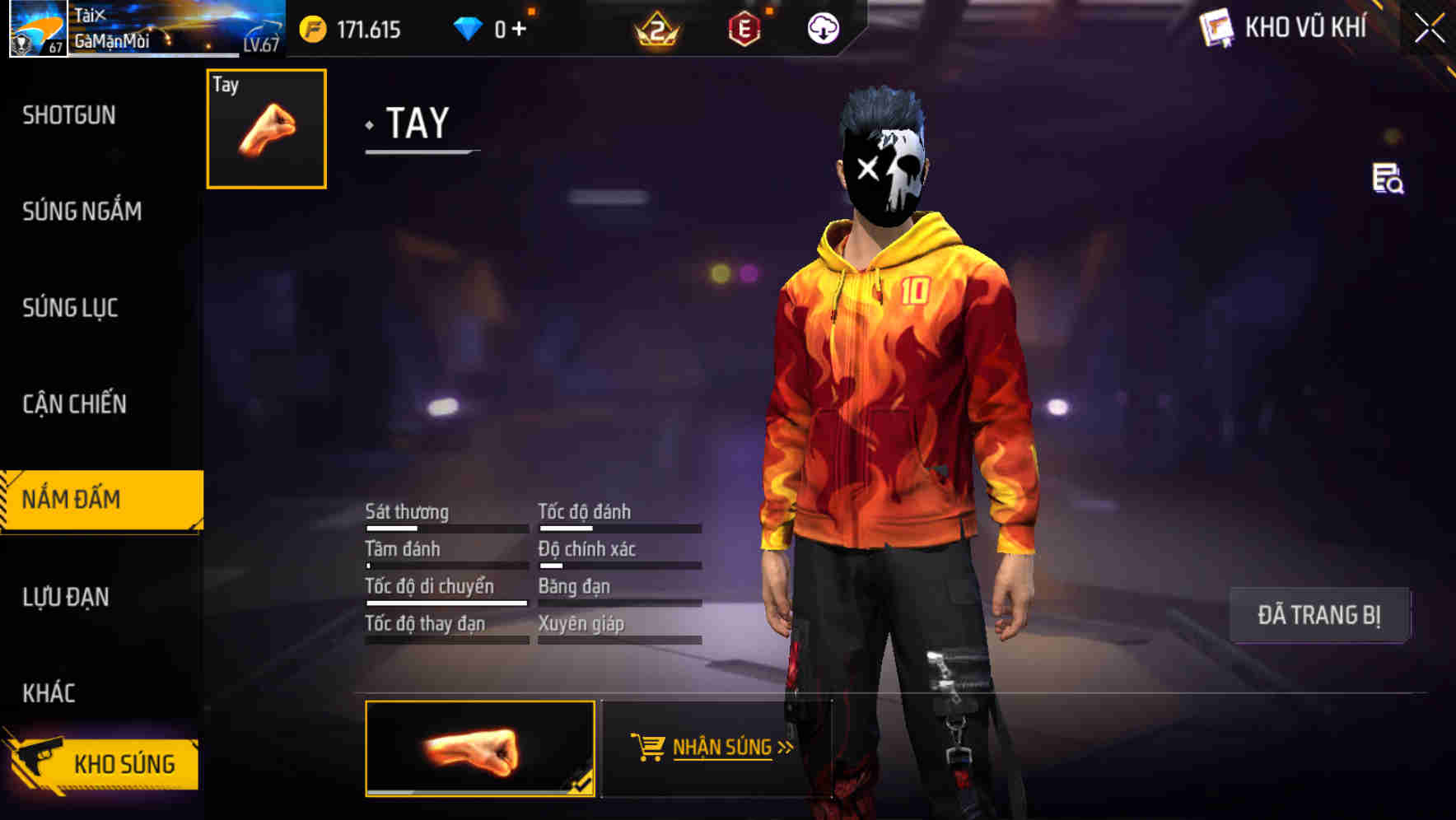Open the cloud download icon
The image size is (1456, 820).
pos(822,30)
